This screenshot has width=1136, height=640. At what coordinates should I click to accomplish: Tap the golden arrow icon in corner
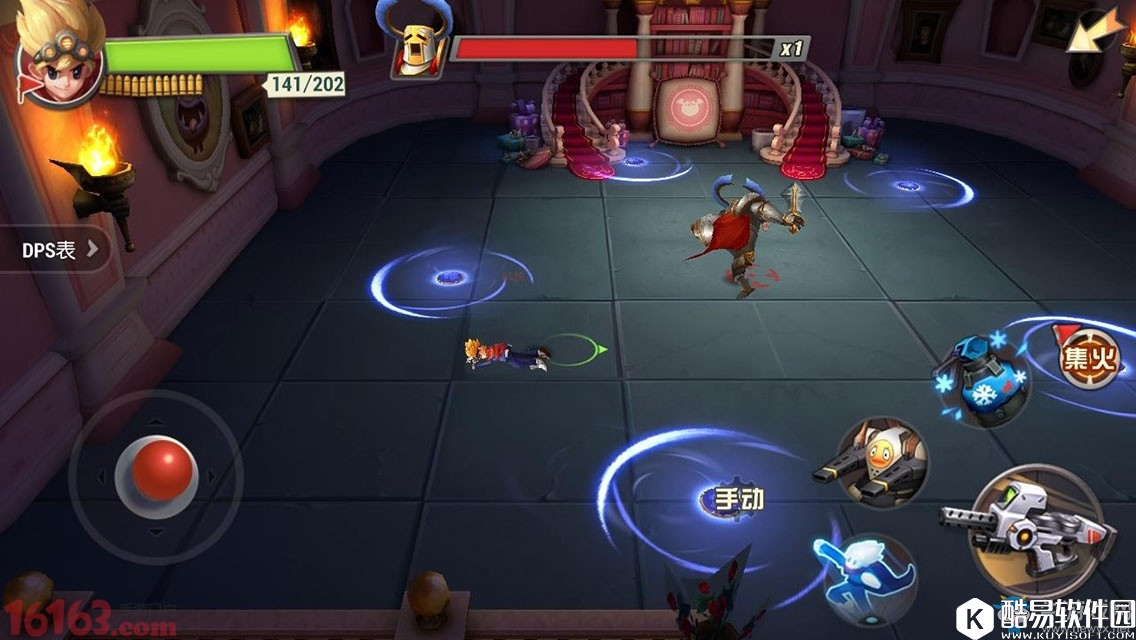pos(1091,31)
